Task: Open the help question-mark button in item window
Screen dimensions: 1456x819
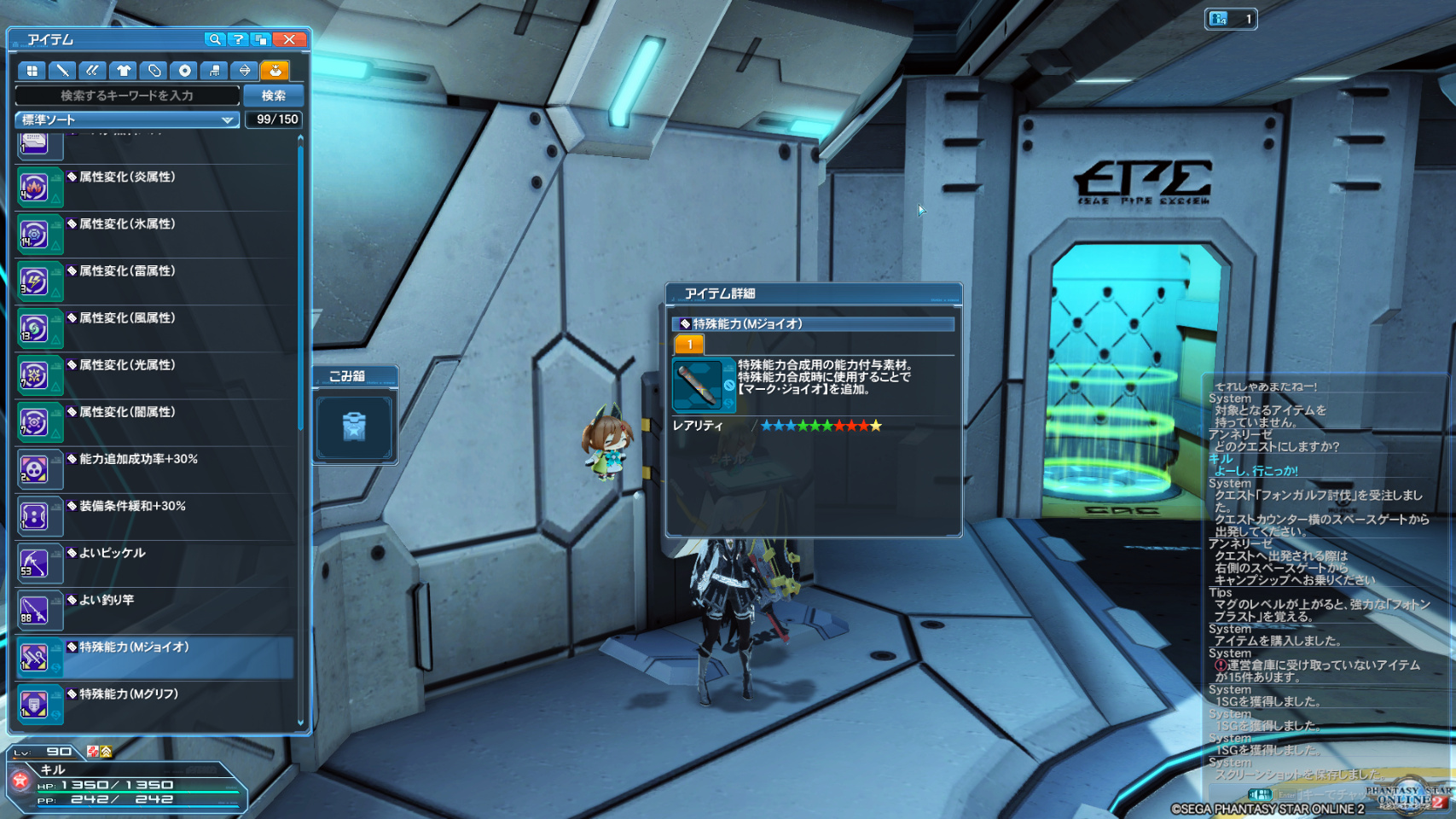Action: click(x=238, y=39)
